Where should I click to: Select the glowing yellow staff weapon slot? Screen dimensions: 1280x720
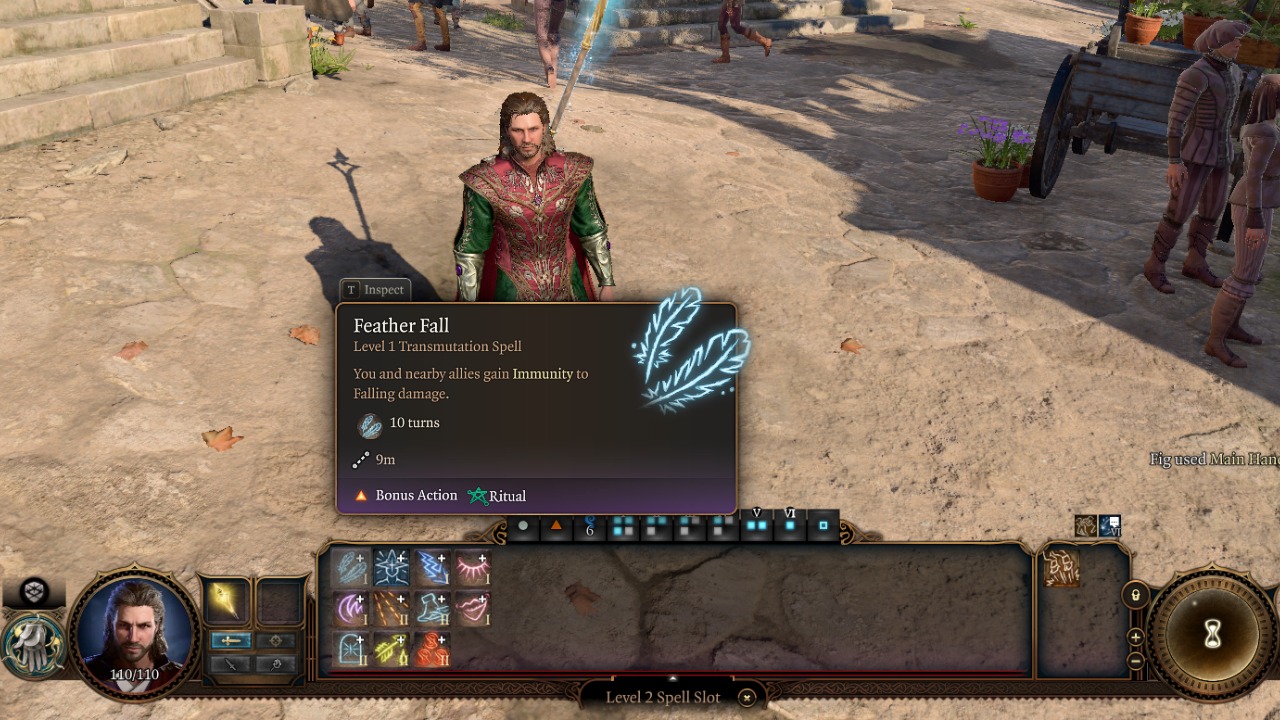coord(226,602)
